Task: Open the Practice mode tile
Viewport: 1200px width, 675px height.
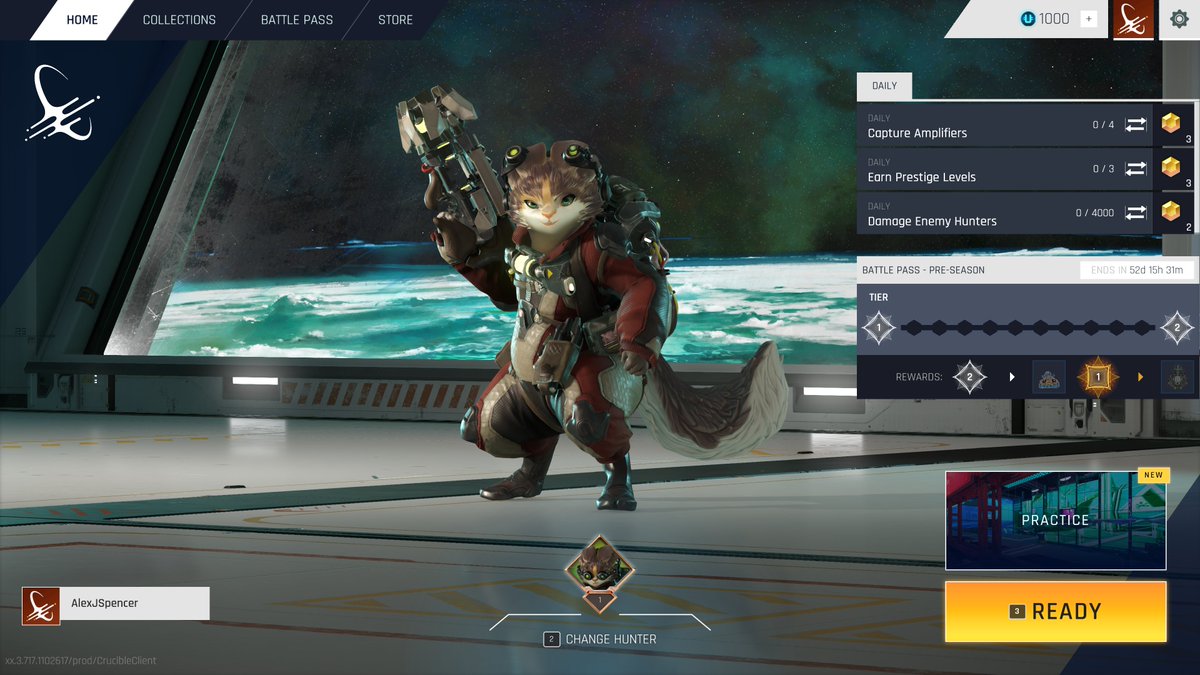Action: click(x=1055, y=520)
